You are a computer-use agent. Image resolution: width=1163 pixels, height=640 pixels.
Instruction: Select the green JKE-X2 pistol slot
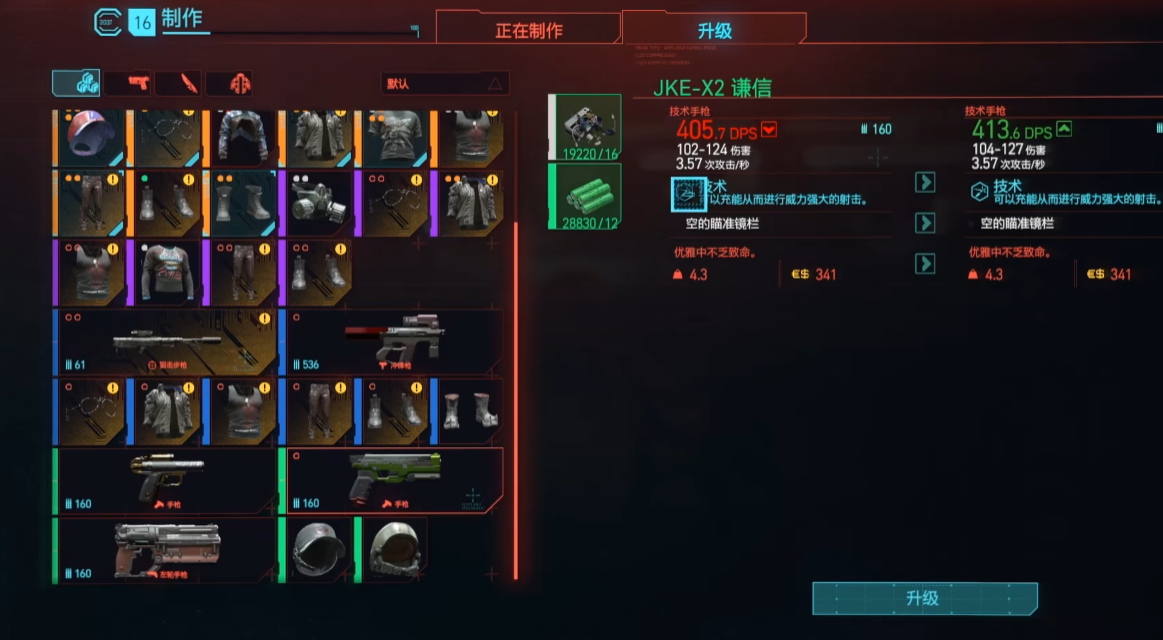tap(395, 480)
